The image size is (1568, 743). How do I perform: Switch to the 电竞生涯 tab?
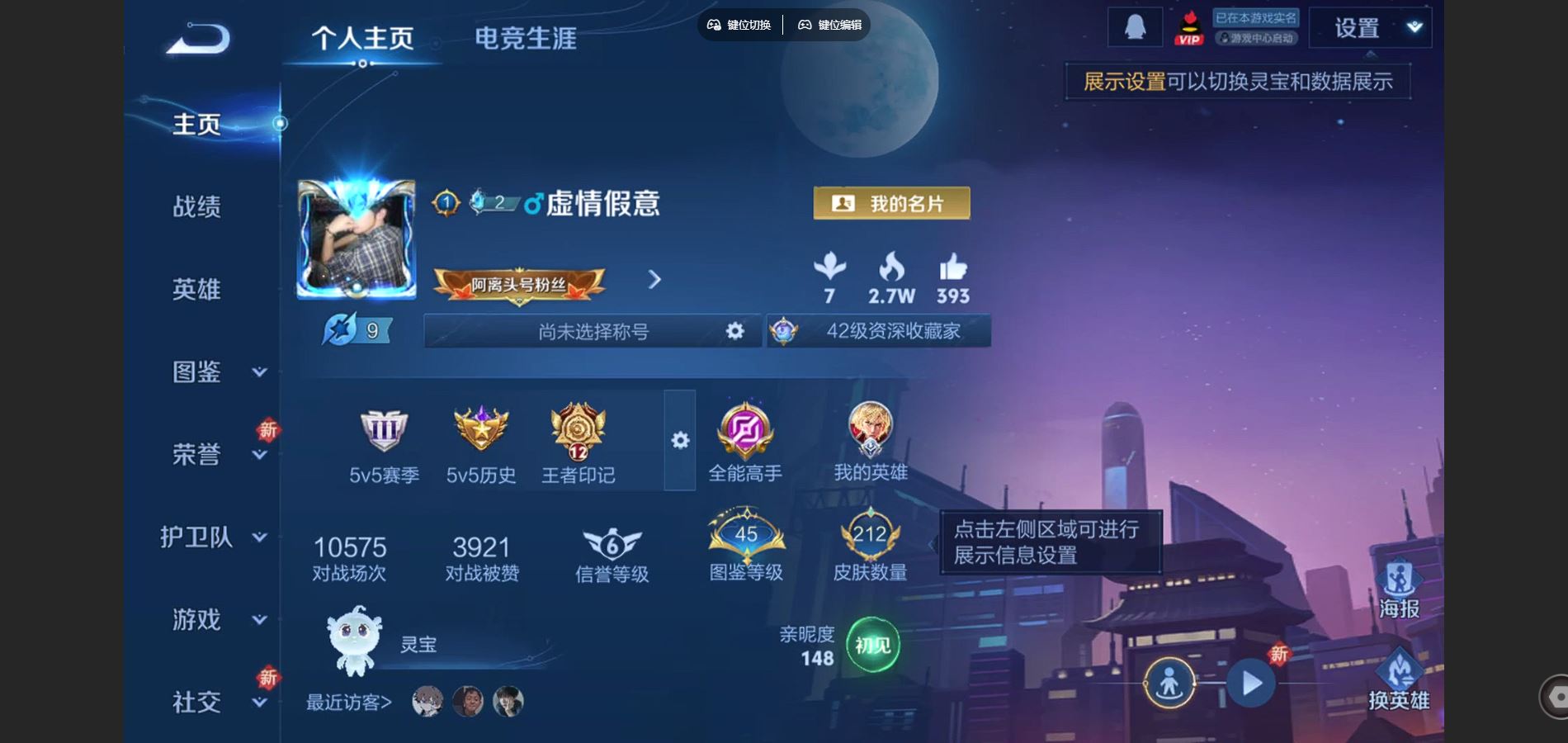point(526,38)
